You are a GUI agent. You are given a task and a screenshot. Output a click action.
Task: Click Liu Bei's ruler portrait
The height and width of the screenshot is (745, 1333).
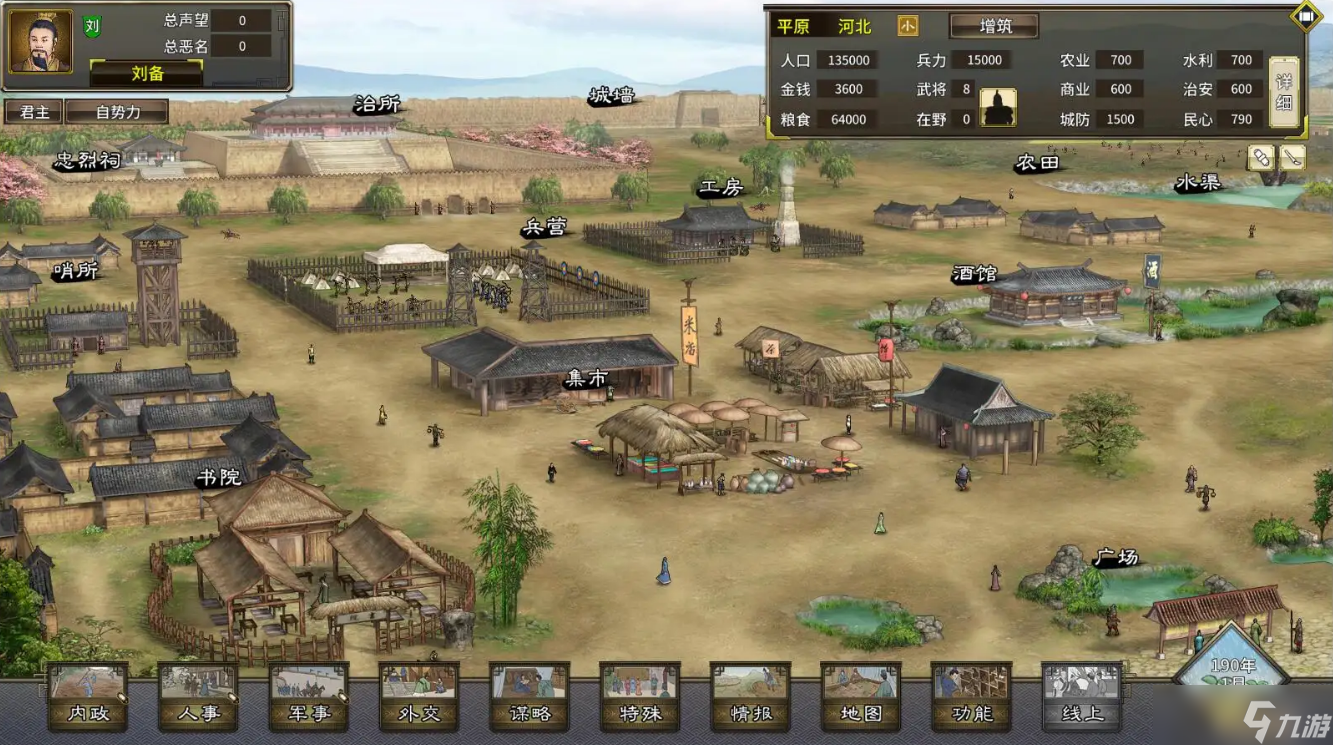pos(41,41)
